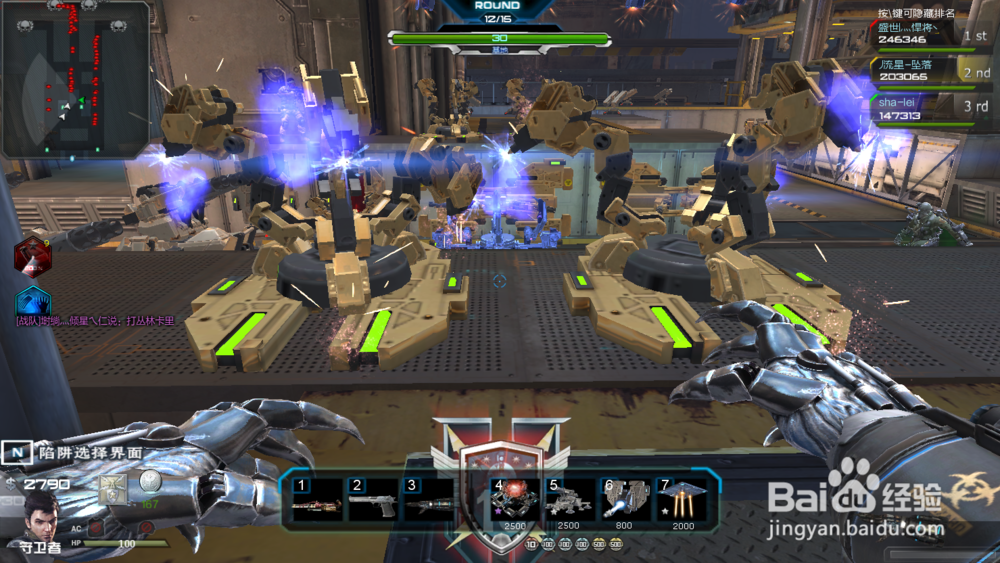Image resolution: width=1000 pixels, height=563 pixels.
Task: Click the guardian character portrait
Action: (x=41, y=514)
